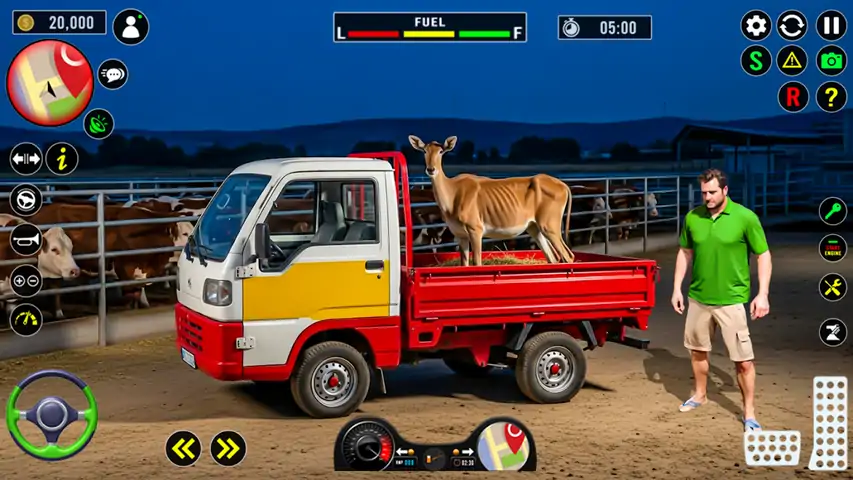Switch to steering wheel control mode
This screenshot has height=480, width=853.
click(x=26, y=199)
